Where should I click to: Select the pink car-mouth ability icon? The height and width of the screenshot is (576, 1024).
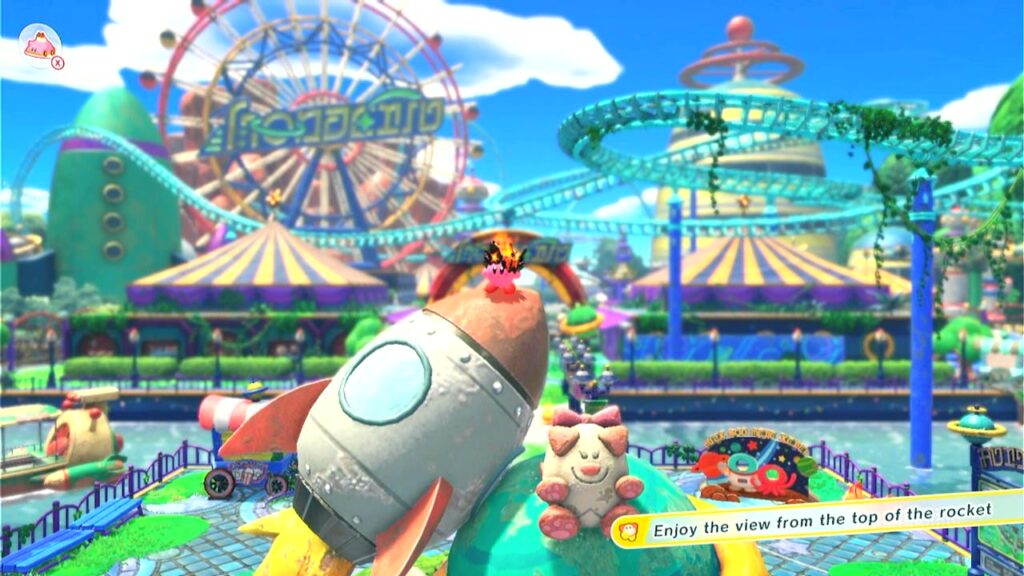pyautogui.click(x=40, y=46)
